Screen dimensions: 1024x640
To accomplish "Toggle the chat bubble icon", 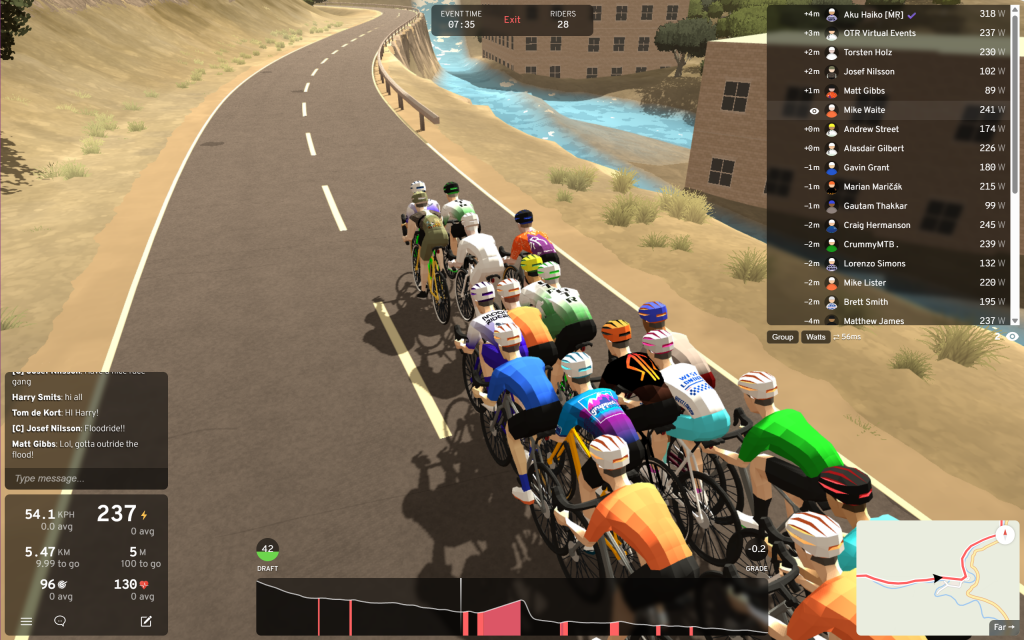I will 60,621.
